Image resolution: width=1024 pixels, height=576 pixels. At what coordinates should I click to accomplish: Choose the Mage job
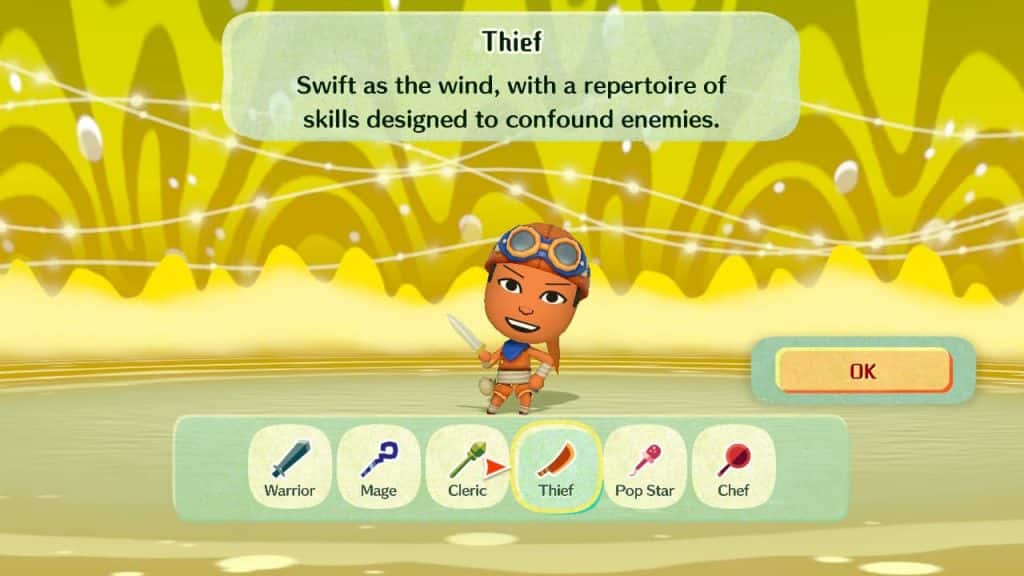378,467
